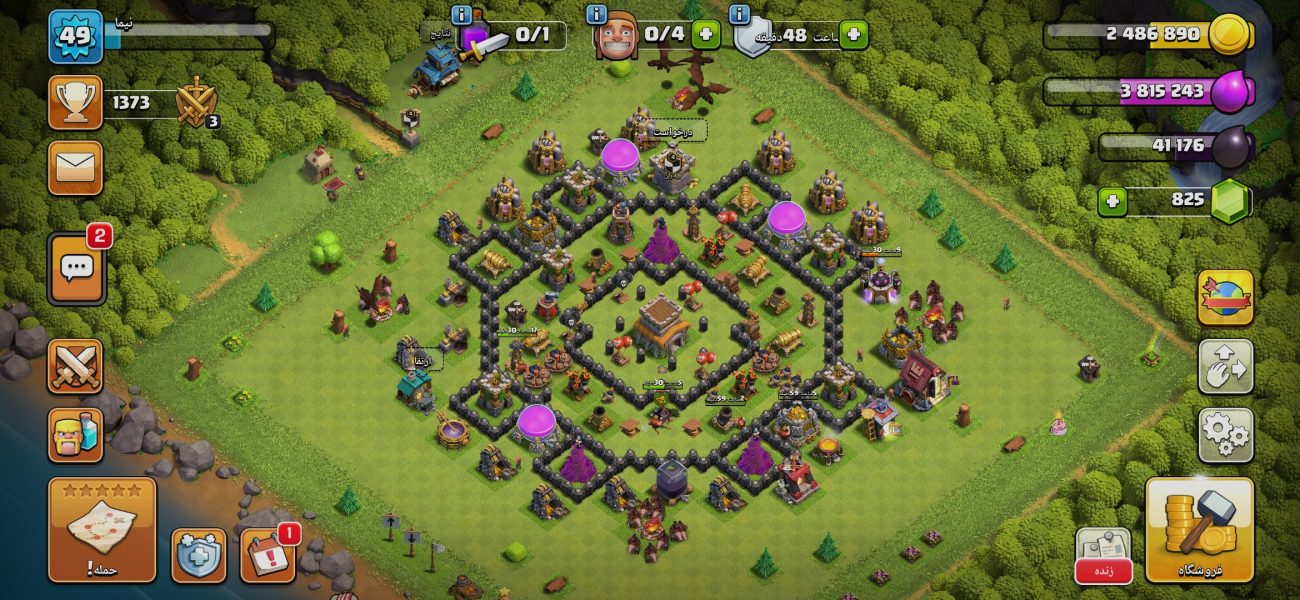Open the crossed swords clan war button
Viewport: 1300px width, 600px height.
[x=75, y=367]
